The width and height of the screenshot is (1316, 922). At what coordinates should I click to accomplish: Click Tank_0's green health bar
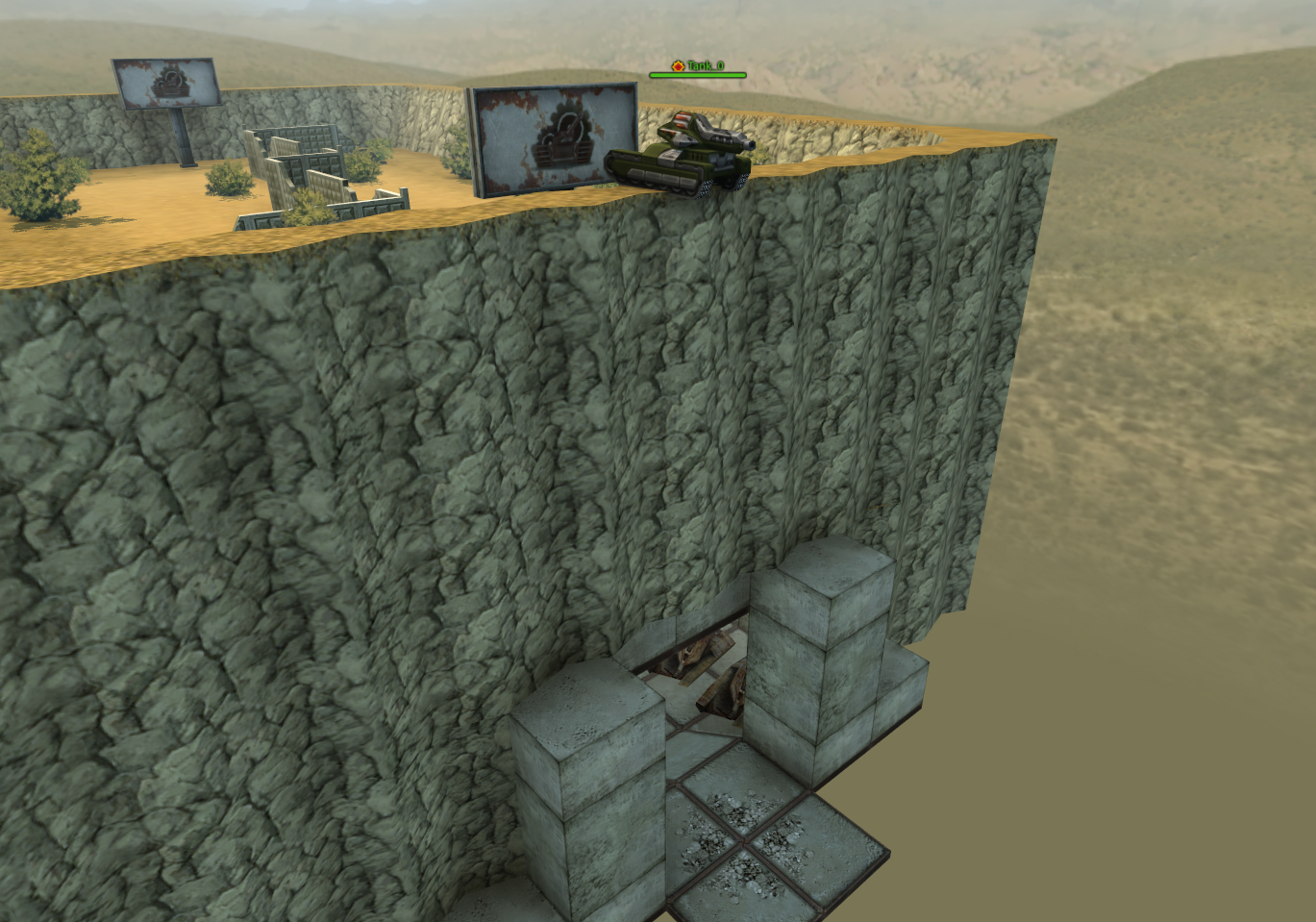(699, 74)
